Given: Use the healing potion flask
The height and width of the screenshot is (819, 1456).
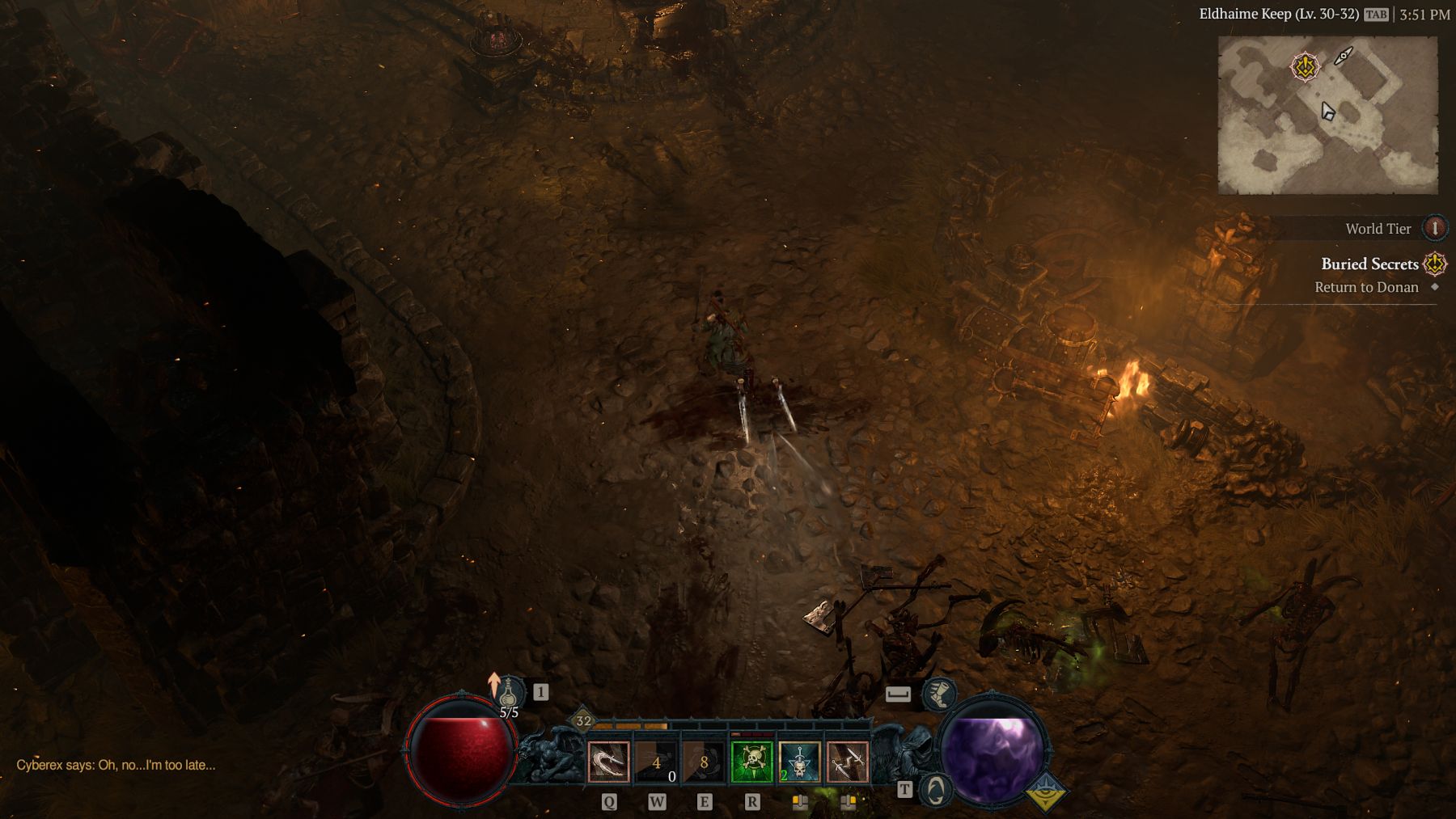Looking at the screenshot, I should (x=507, y=694).
